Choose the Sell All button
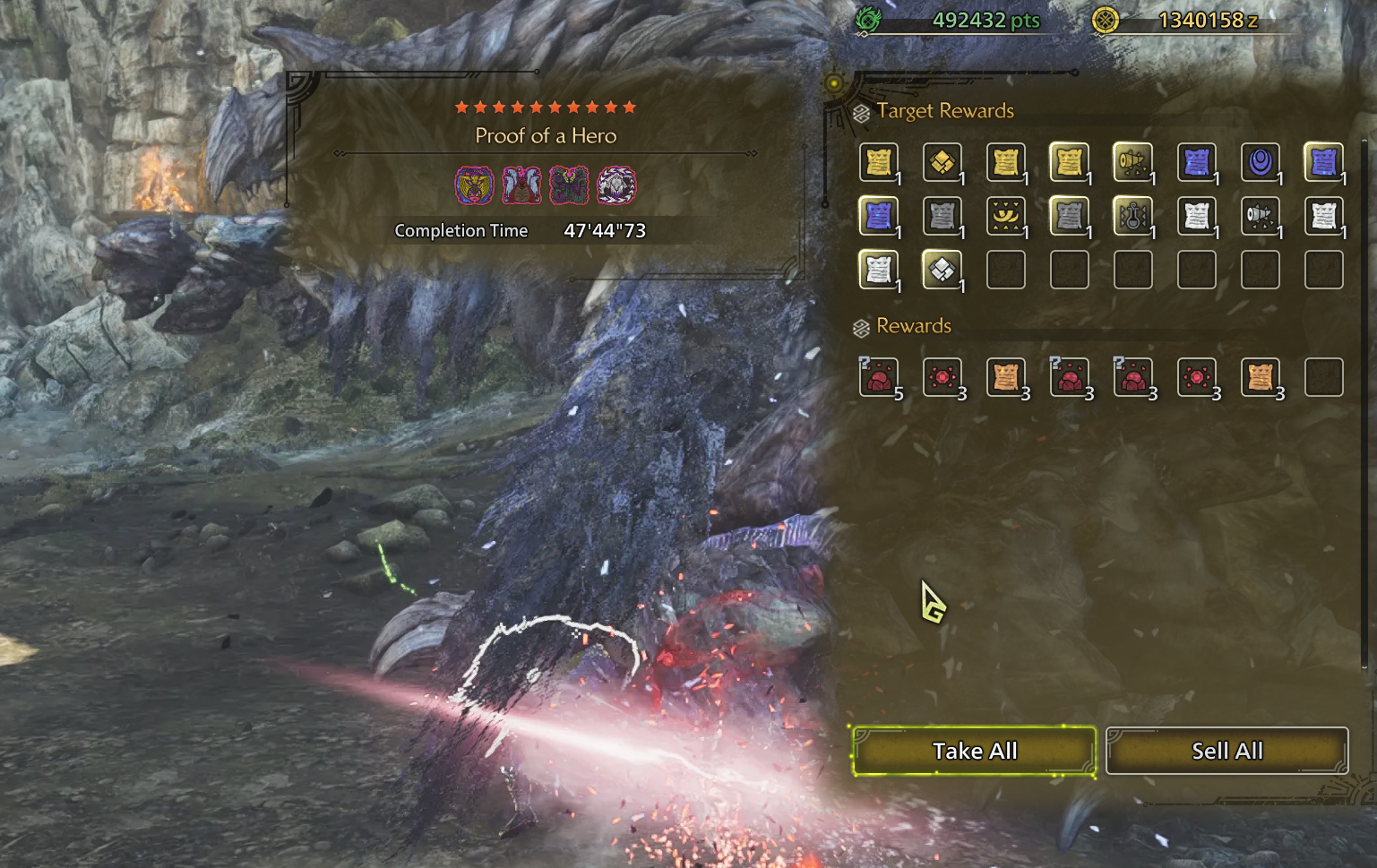 (x=1226, y=751)
